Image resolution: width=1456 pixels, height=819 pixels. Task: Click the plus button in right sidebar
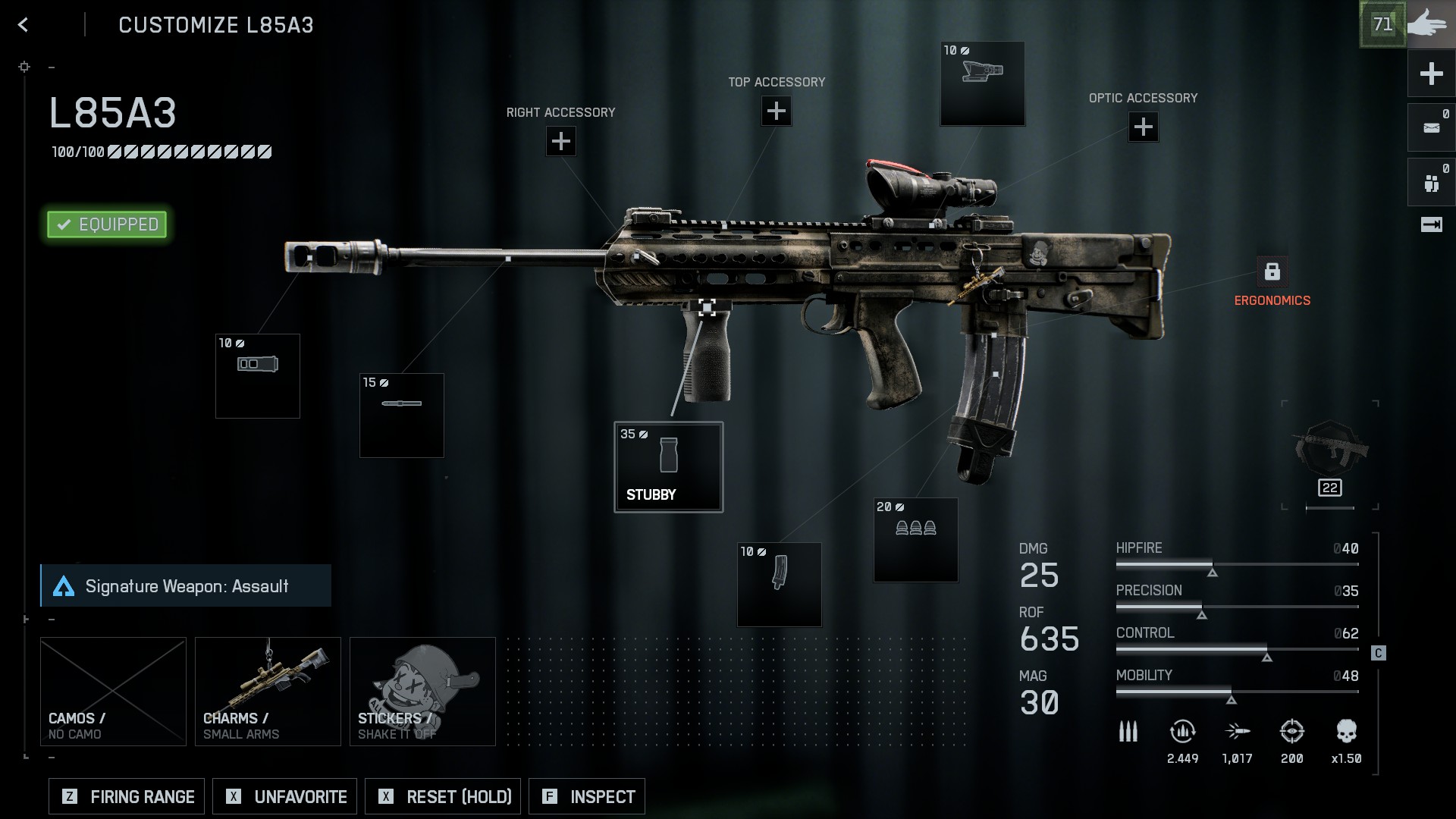tap(1431, 74)
